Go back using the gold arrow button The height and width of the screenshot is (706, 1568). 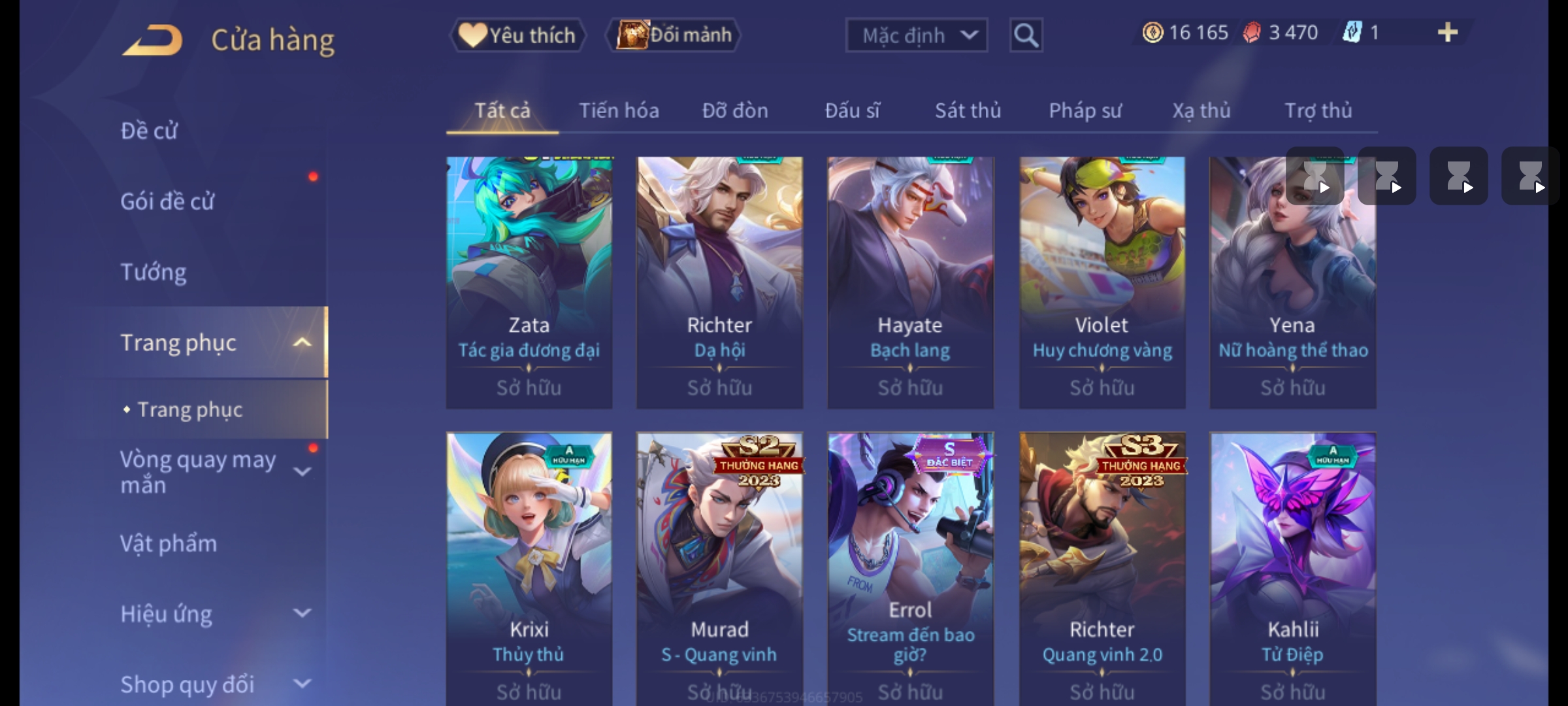[x=152, y=41]
